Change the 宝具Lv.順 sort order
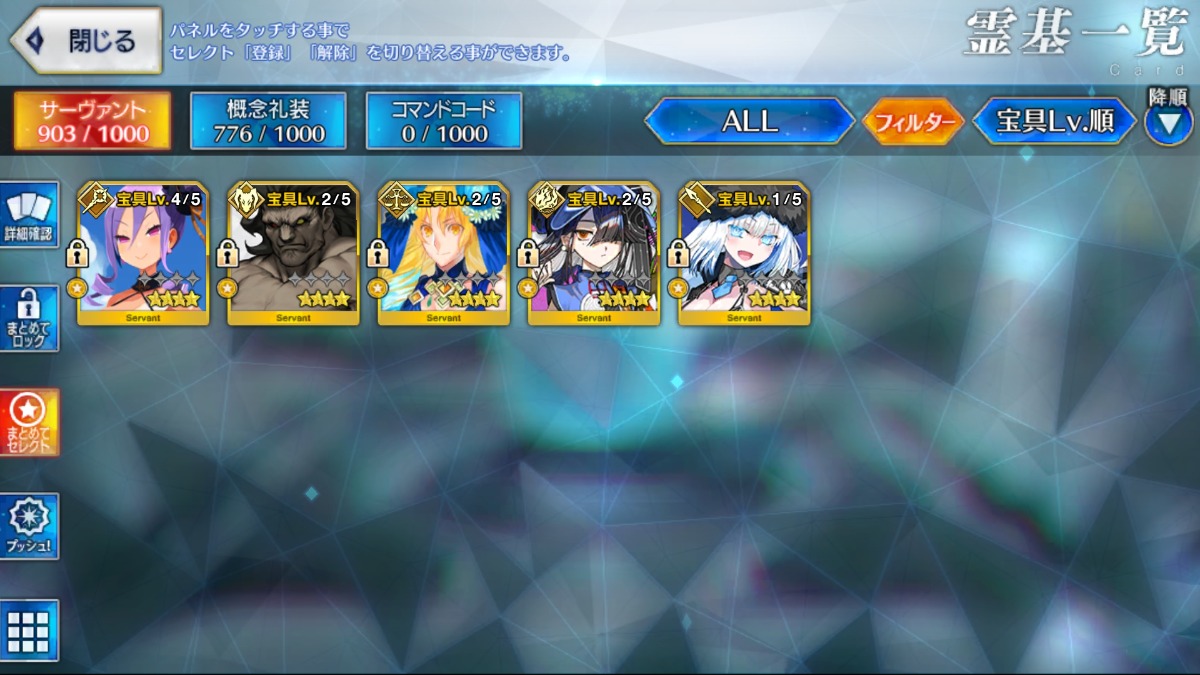 (1054, 121)
